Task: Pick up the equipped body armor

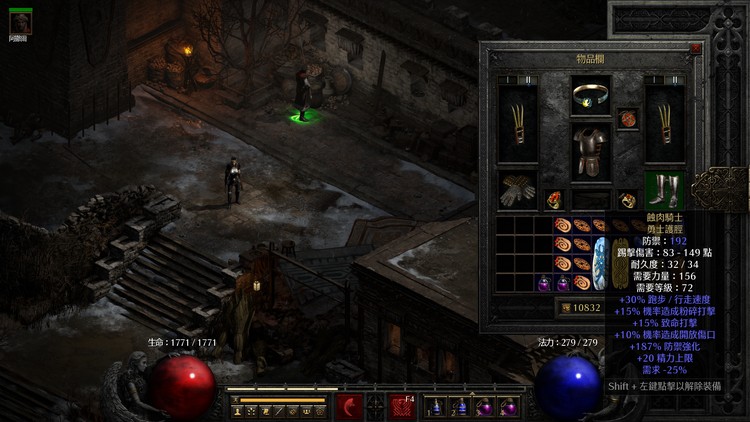Action: (x=591, y=152)
